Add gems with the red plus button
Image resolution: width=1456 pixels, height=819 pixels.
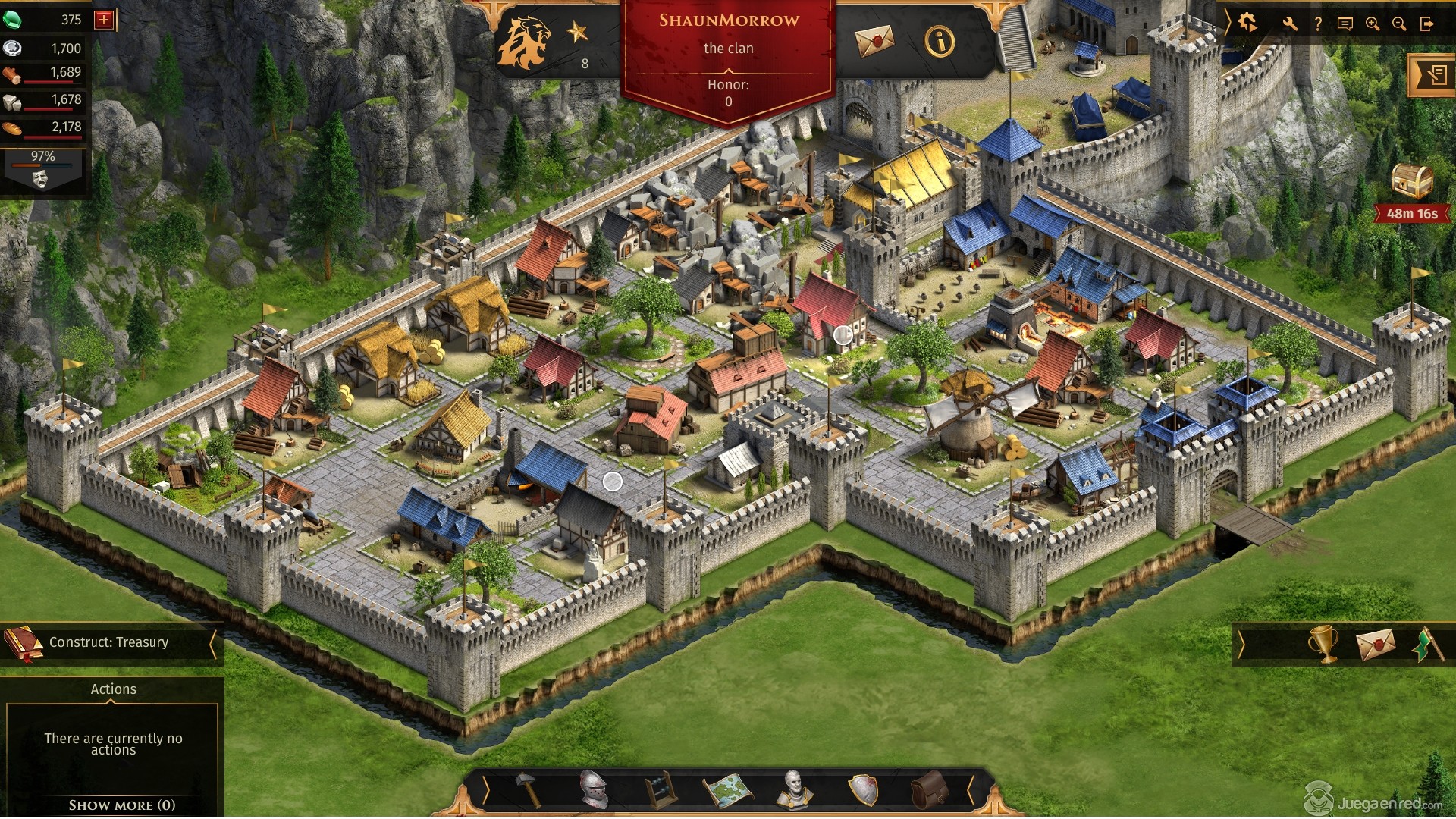(x=104, y=20)
